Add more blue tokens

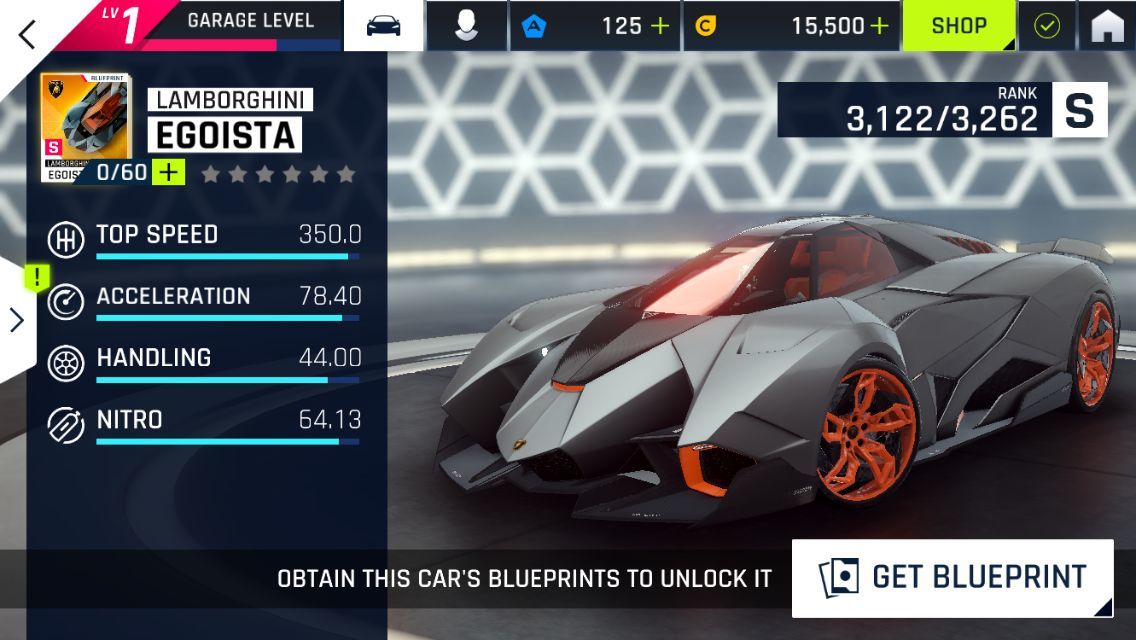click(660, 26)
